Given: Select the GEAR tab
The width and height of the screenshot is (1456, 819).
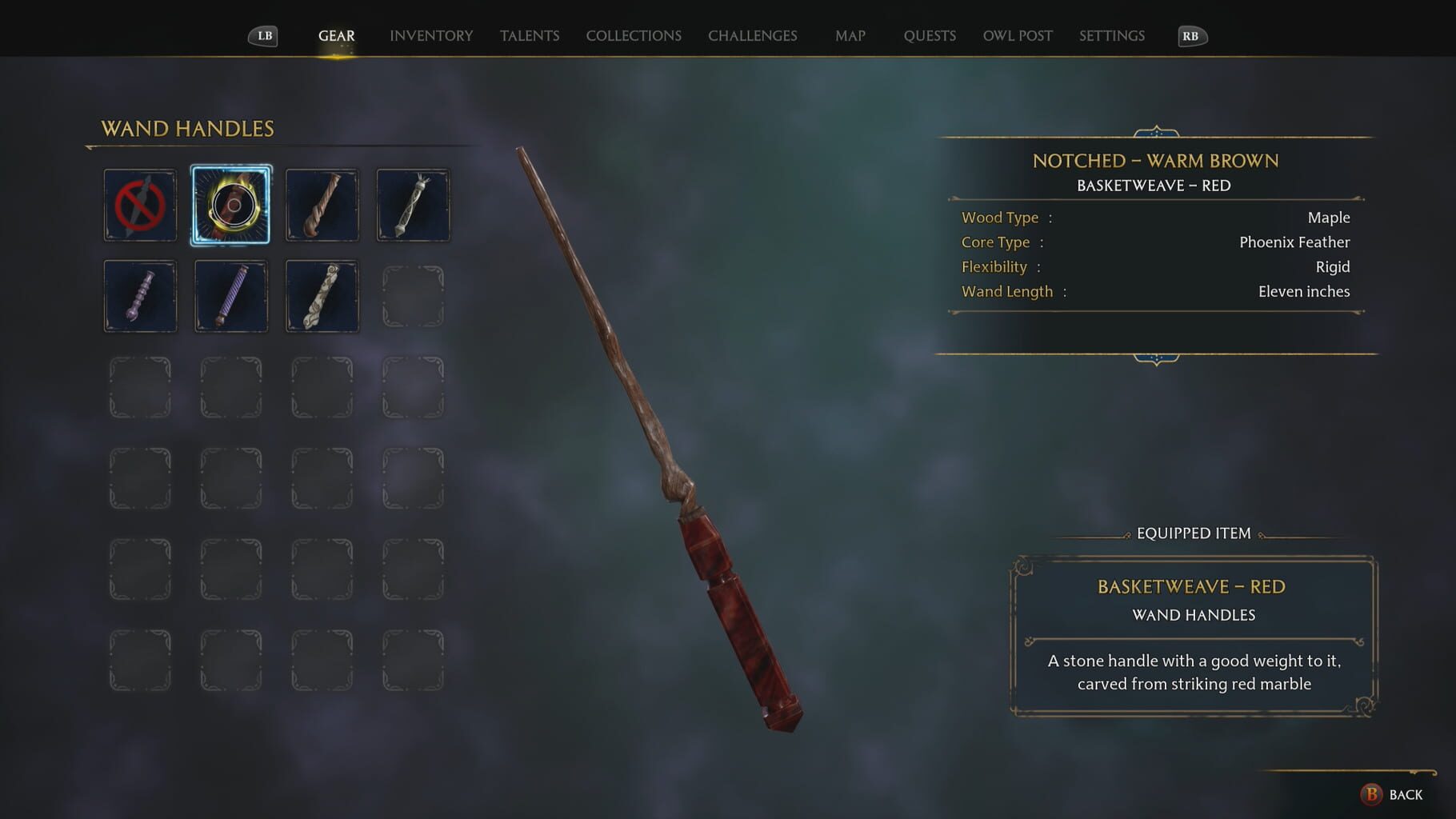Looking at the screenshot, I should pos(336,35).
